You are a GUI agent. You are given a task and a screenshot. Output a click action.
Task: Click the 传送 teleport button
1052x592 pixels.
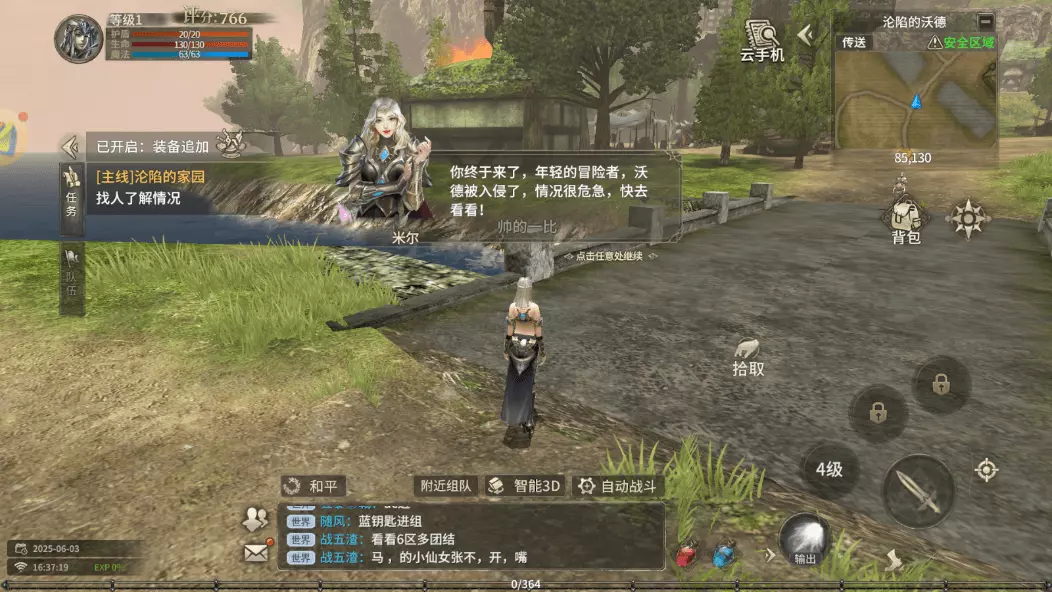(x=853, y=42)
